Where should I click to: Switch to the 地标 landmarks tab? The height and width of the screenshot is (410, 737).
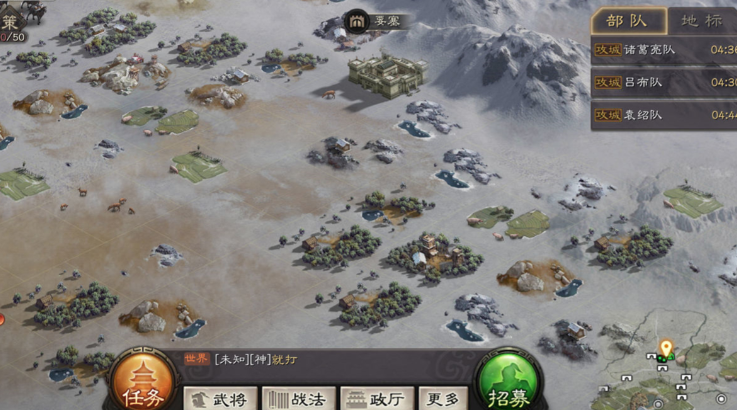tap(700, 20)
